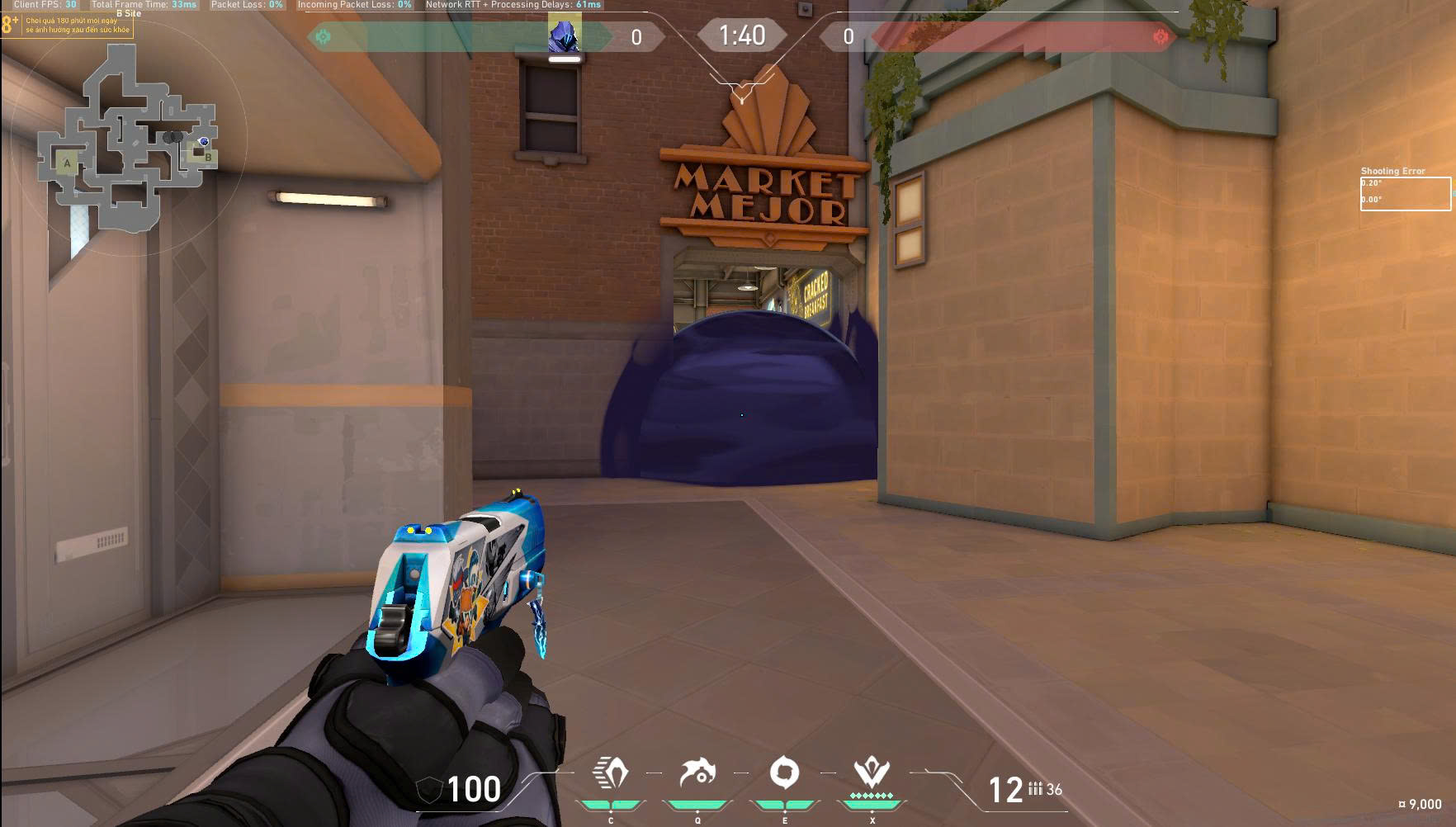Click the minimap of the map layout
The height and width of the screenshot is (827, 1456).
tap(128, 138)
